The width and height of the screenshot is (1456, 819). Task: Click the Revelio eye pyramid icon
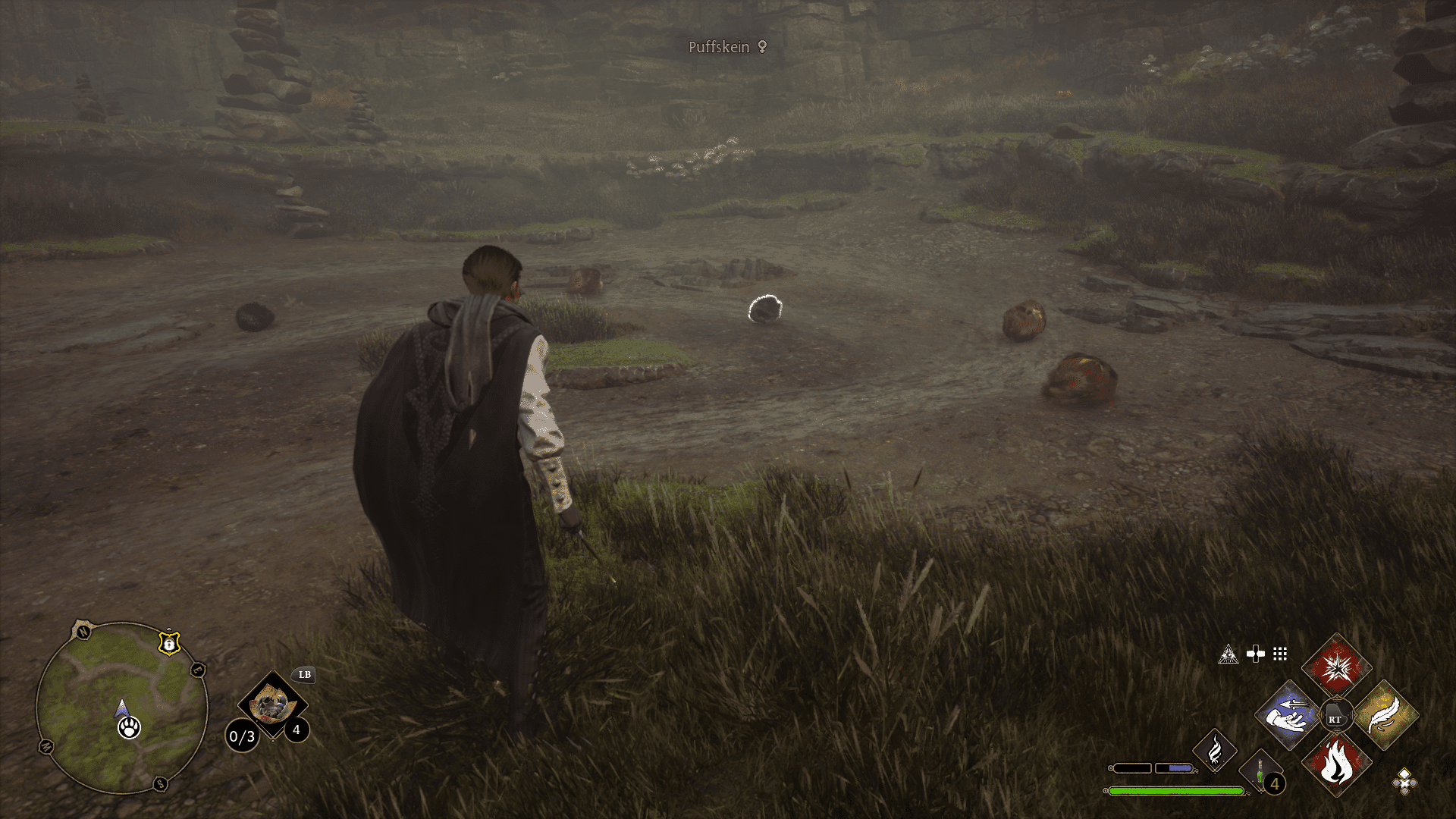(x=1228, y=654)
